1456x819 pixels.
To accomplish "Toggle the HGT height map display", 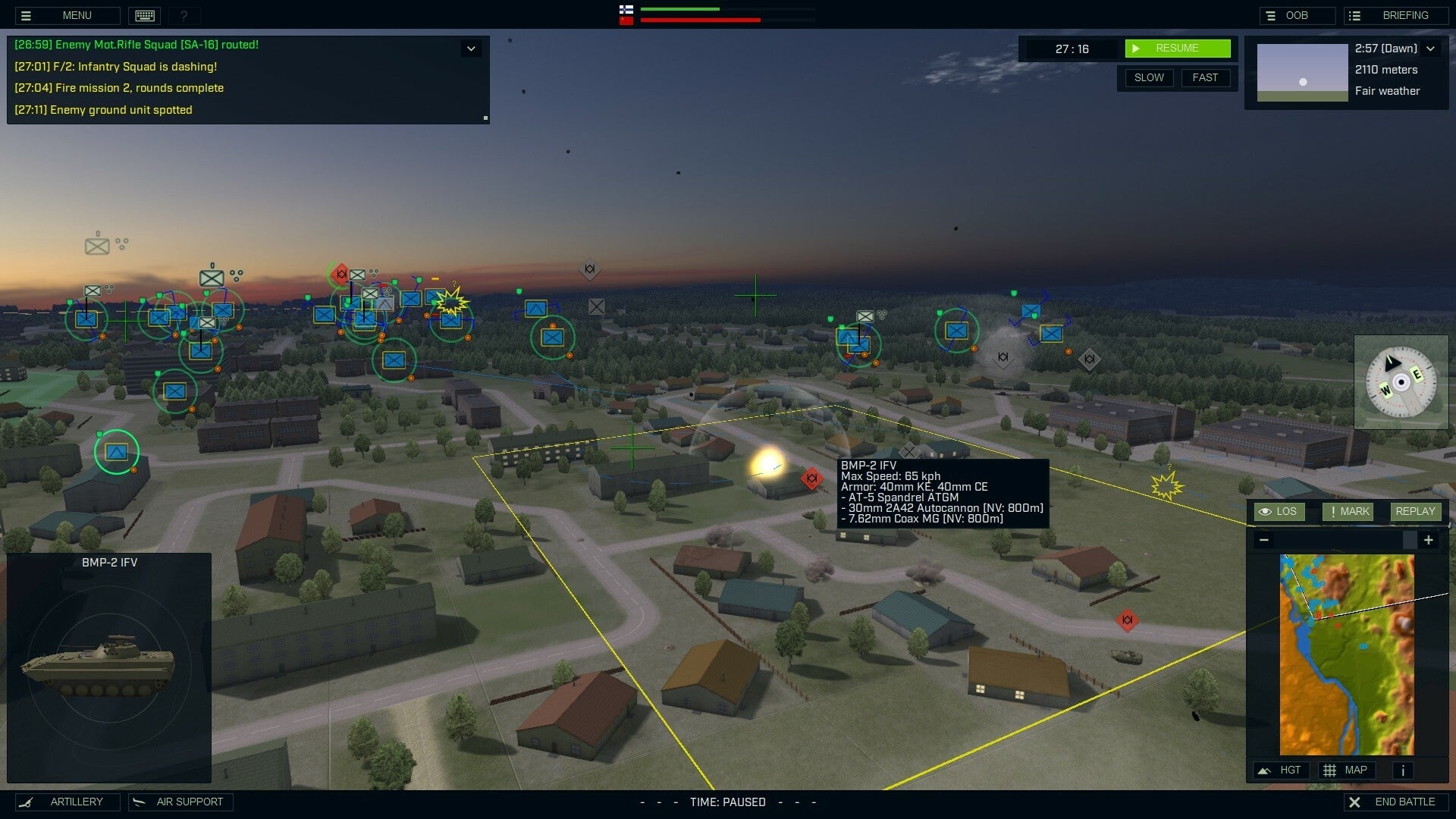I will click(x=1282, y=770).
